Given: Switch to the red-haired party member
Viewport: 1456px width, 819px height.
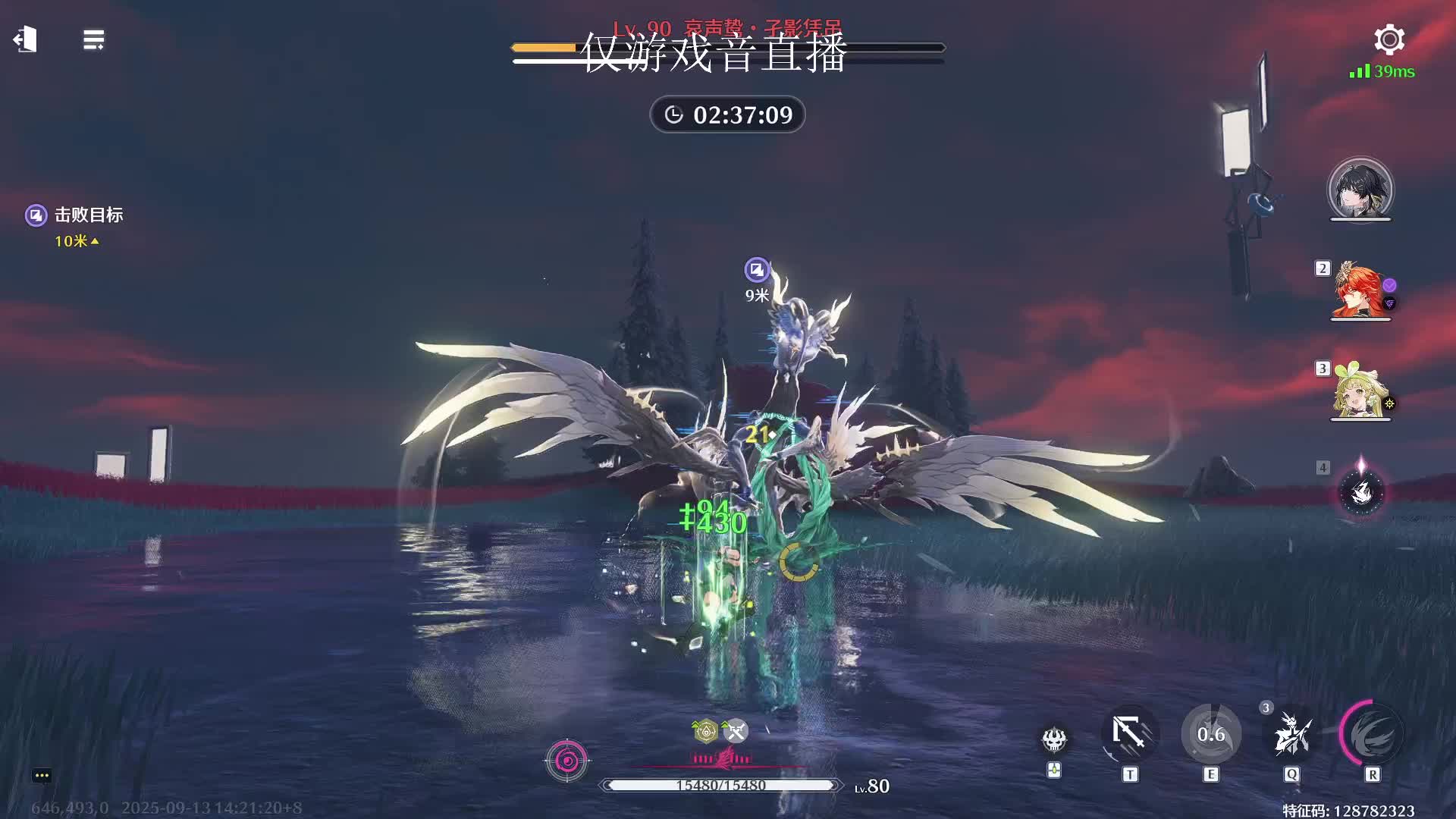Looking at the screenshot, I should click(x=1360, y=290).
